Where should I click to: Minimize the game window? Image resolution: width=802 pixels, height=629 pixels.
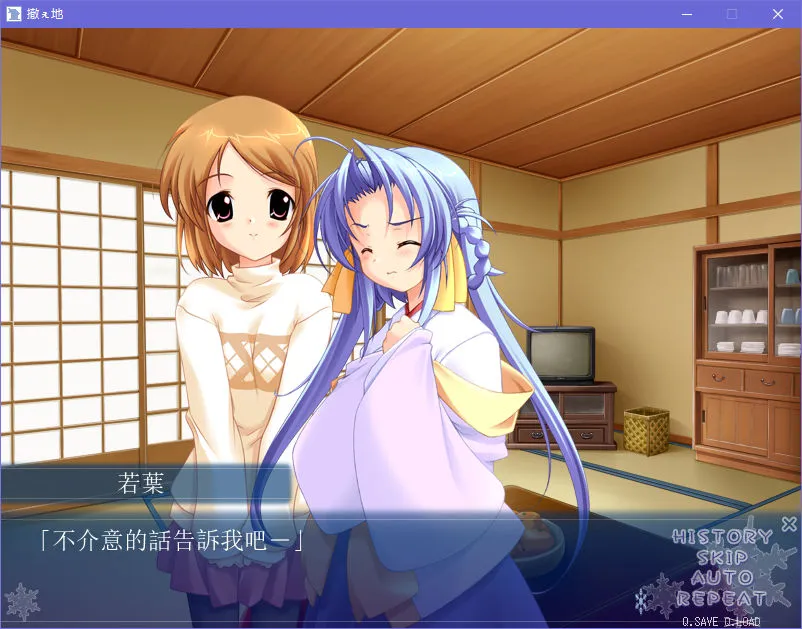tap(686, 14)
